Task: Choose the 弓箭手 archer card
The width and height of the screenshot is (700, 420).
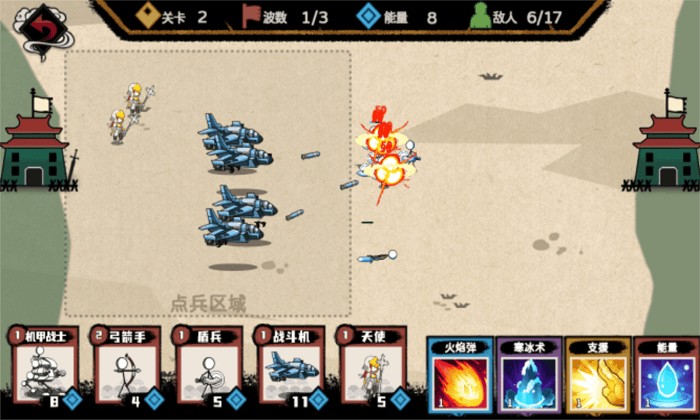Action: tap(125, 368)
